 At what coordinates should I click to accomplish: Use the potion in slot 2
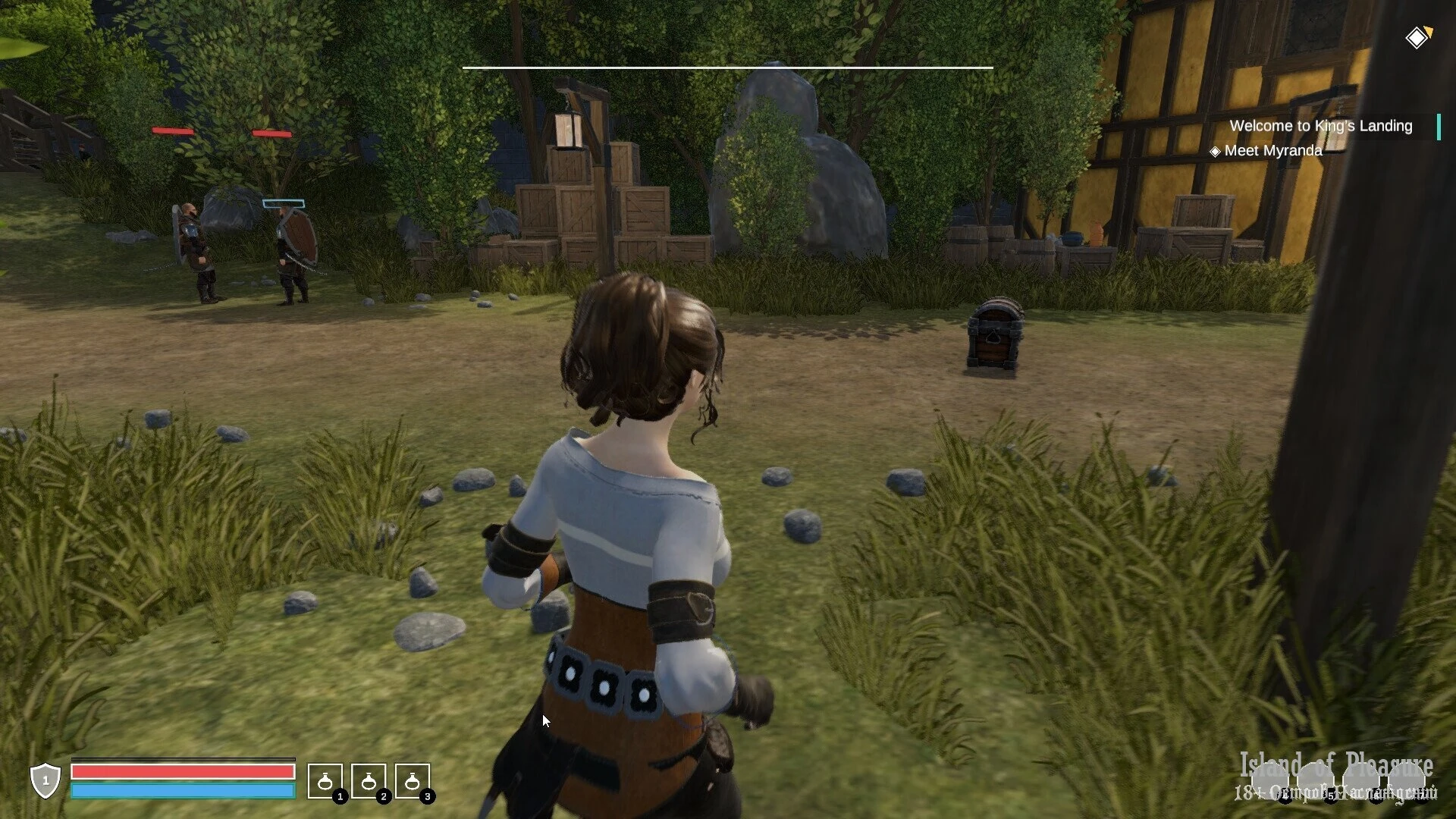pos(369,781)
